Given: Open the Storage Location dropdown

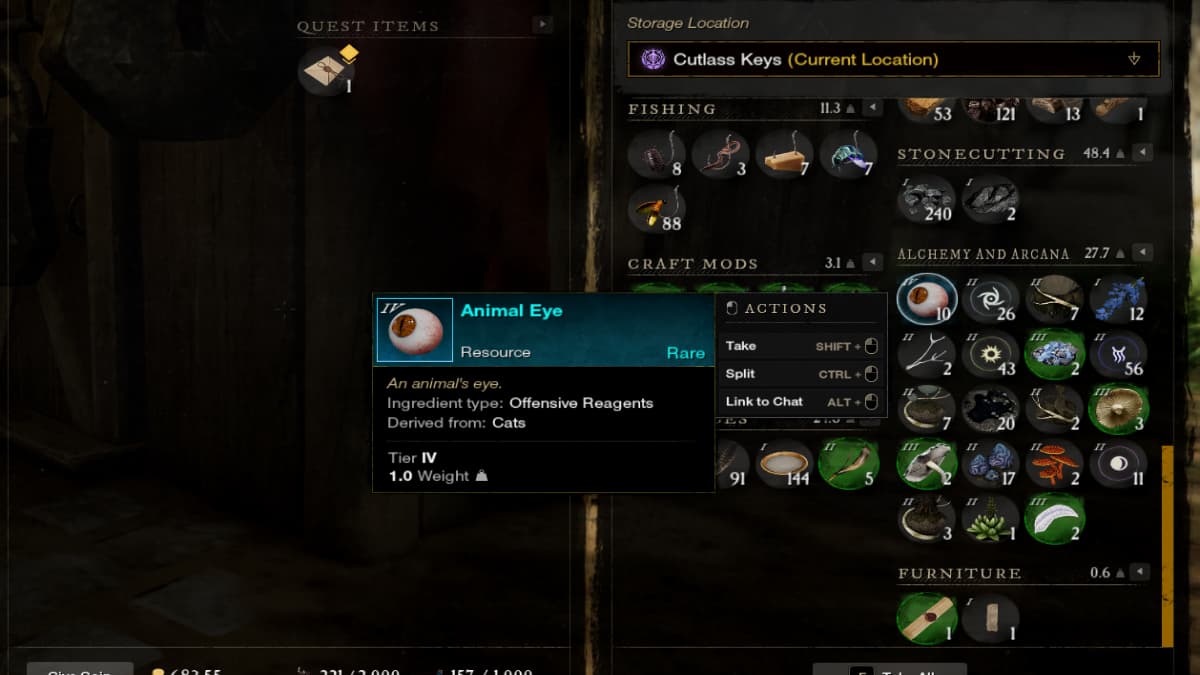Looking at the screenshot, I should point(892,59).
